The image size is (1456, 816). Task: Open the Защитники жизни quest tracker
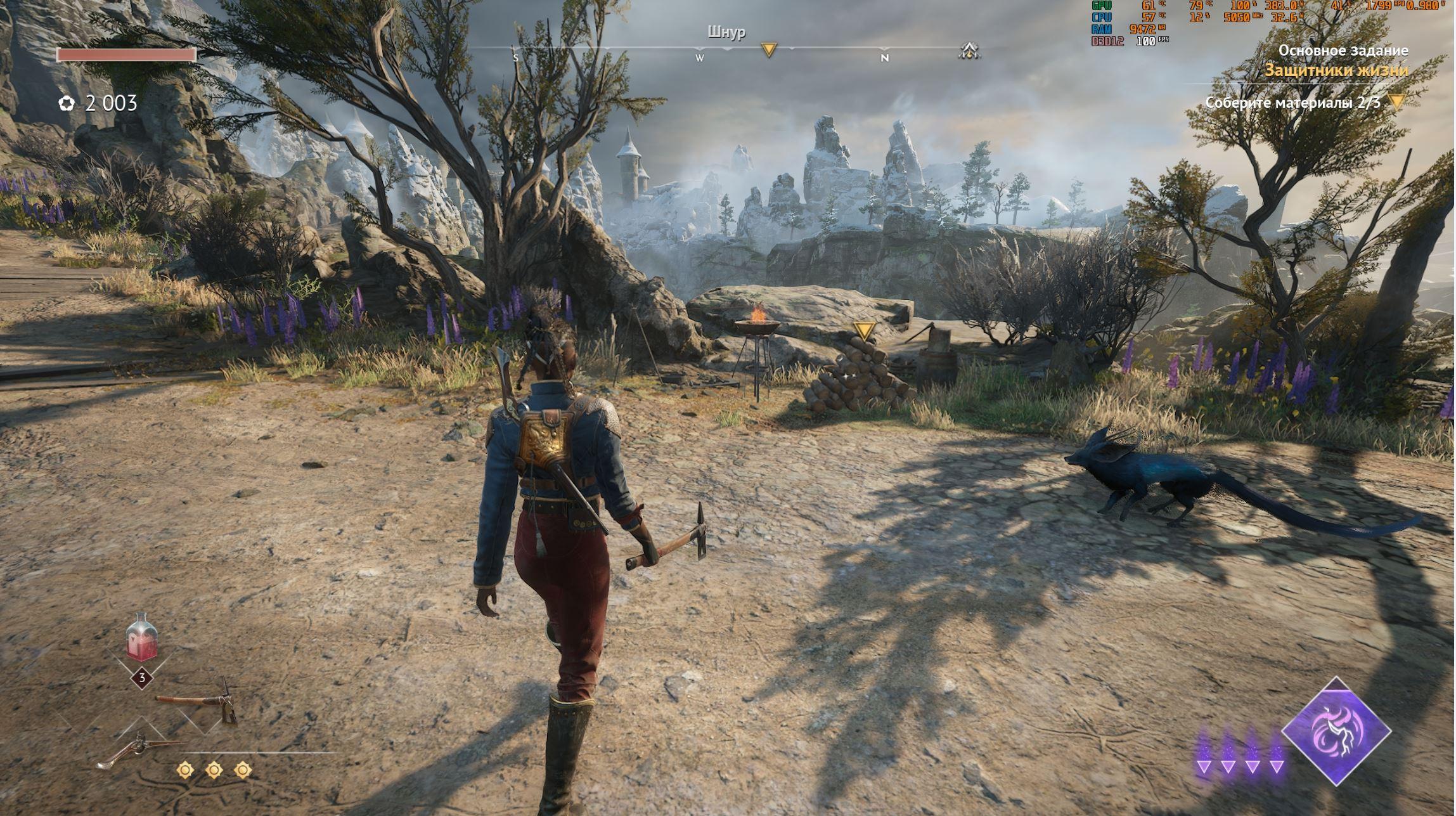[1336, 70]
